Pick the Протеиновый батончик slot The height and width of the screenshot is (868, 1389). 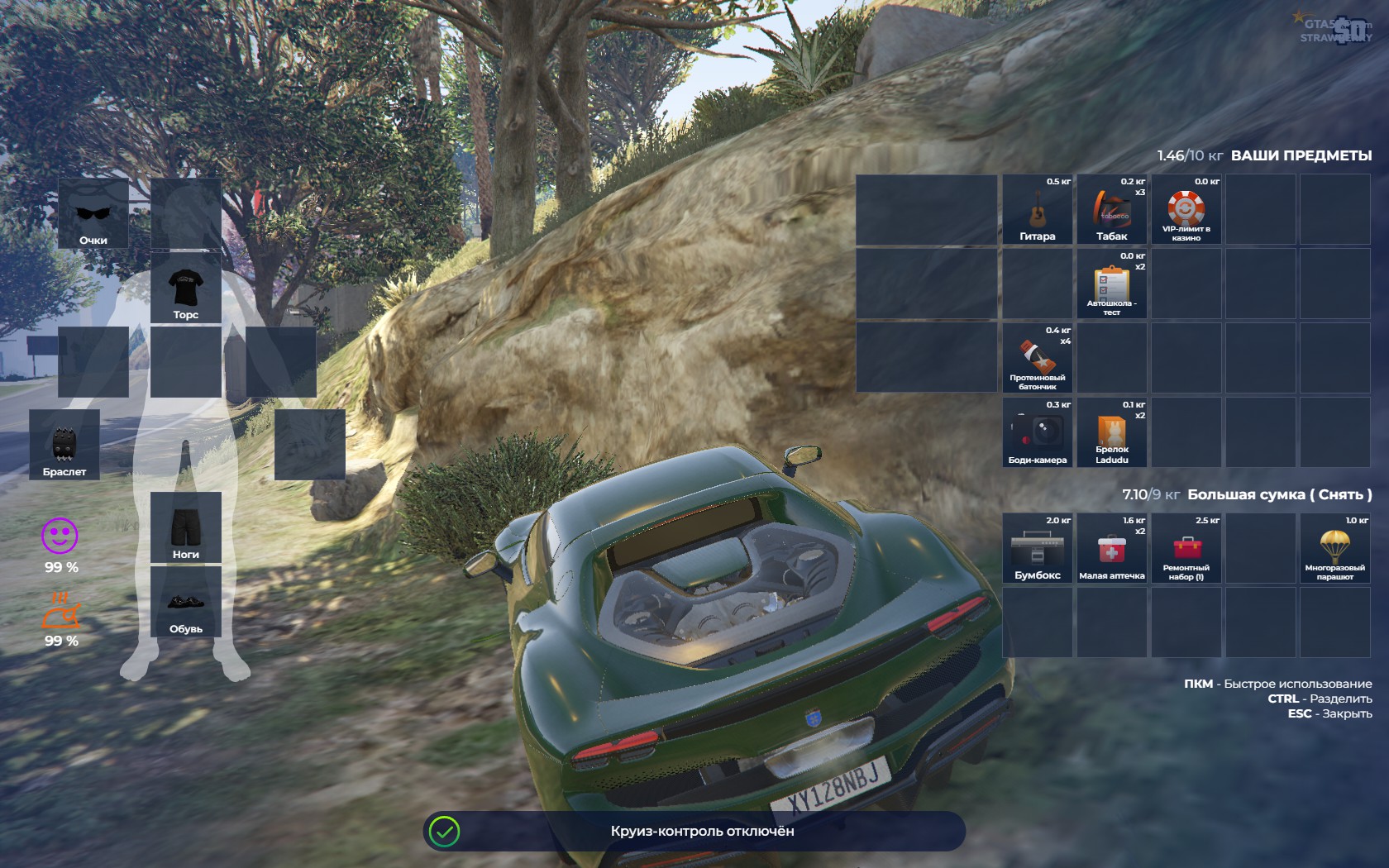coord(1038,359)
